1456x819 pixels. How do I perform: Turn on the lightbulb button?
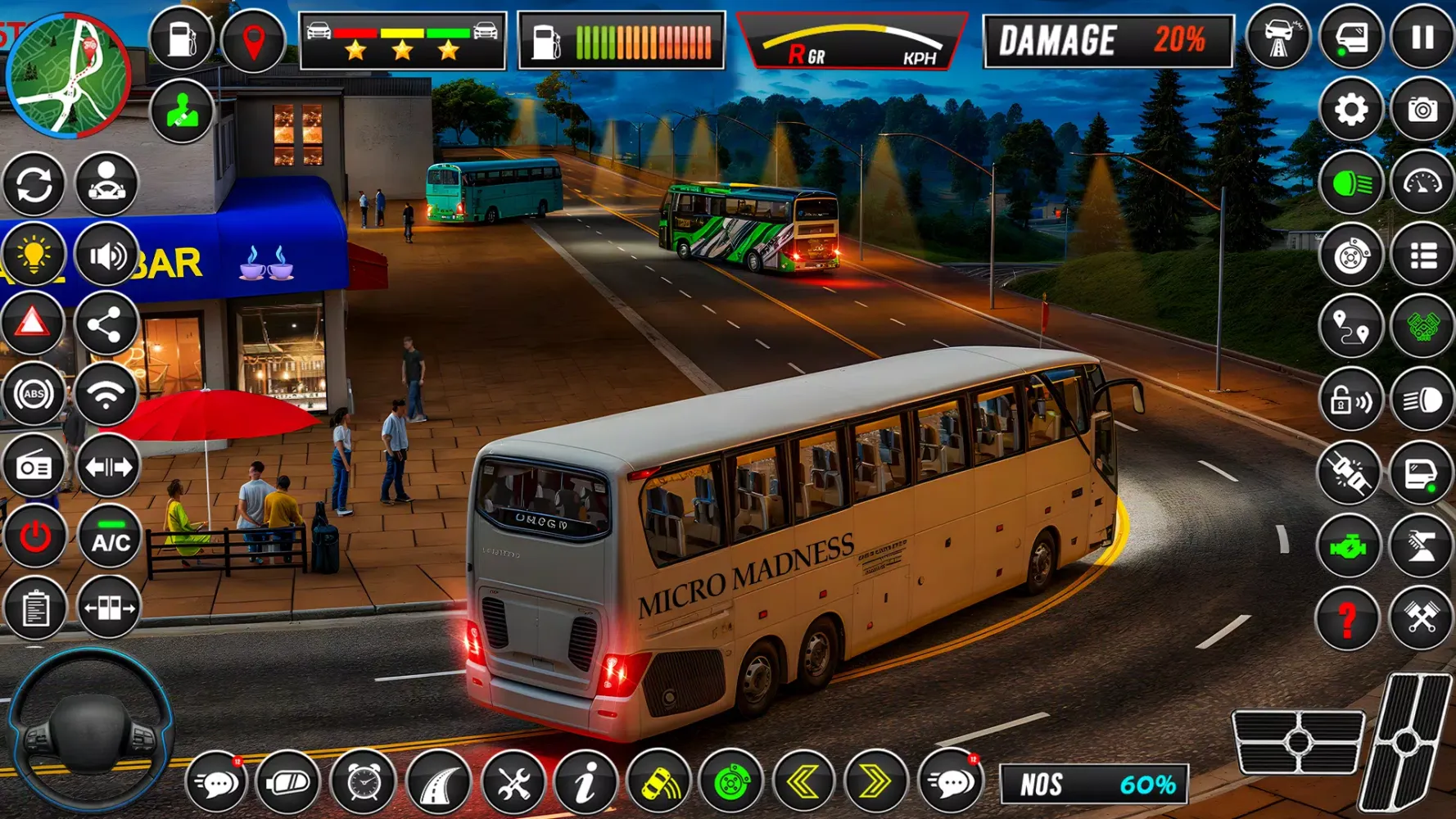[x=34, y=255]
